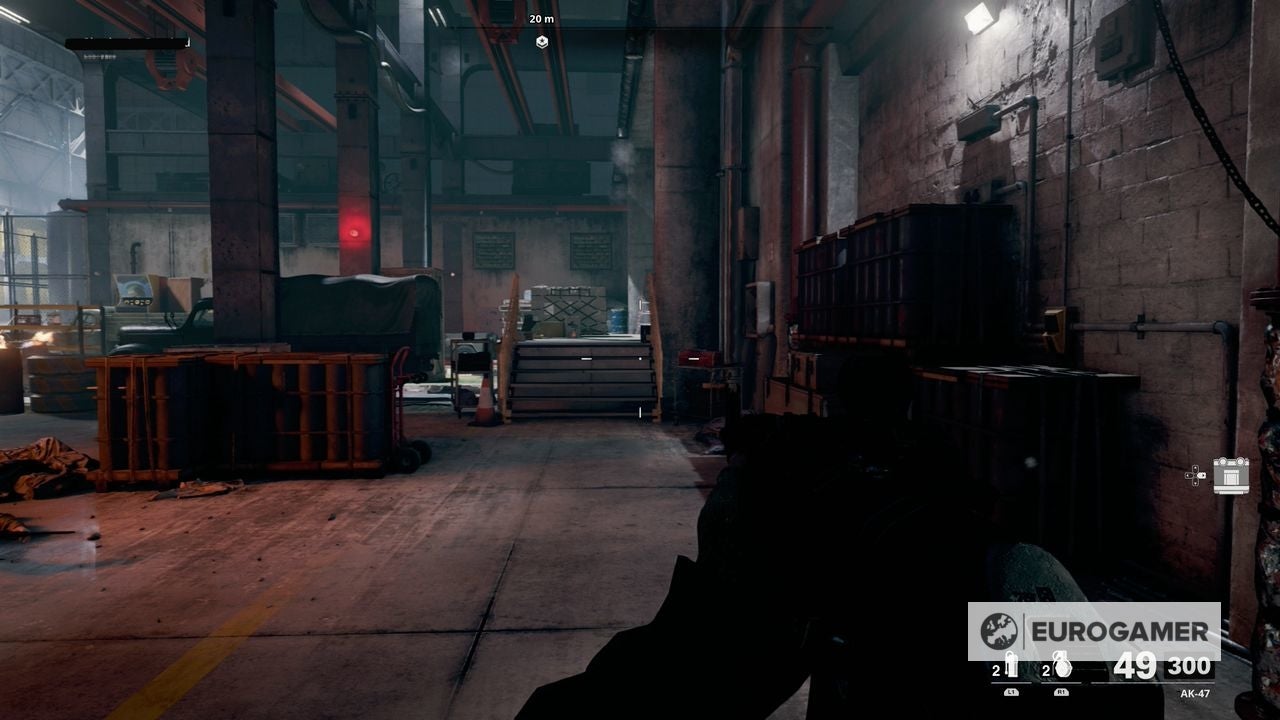This screenshot has height=720, width=1280.
Task: Open the objective subtitle text below the banner
Action: tap(100, 58)
